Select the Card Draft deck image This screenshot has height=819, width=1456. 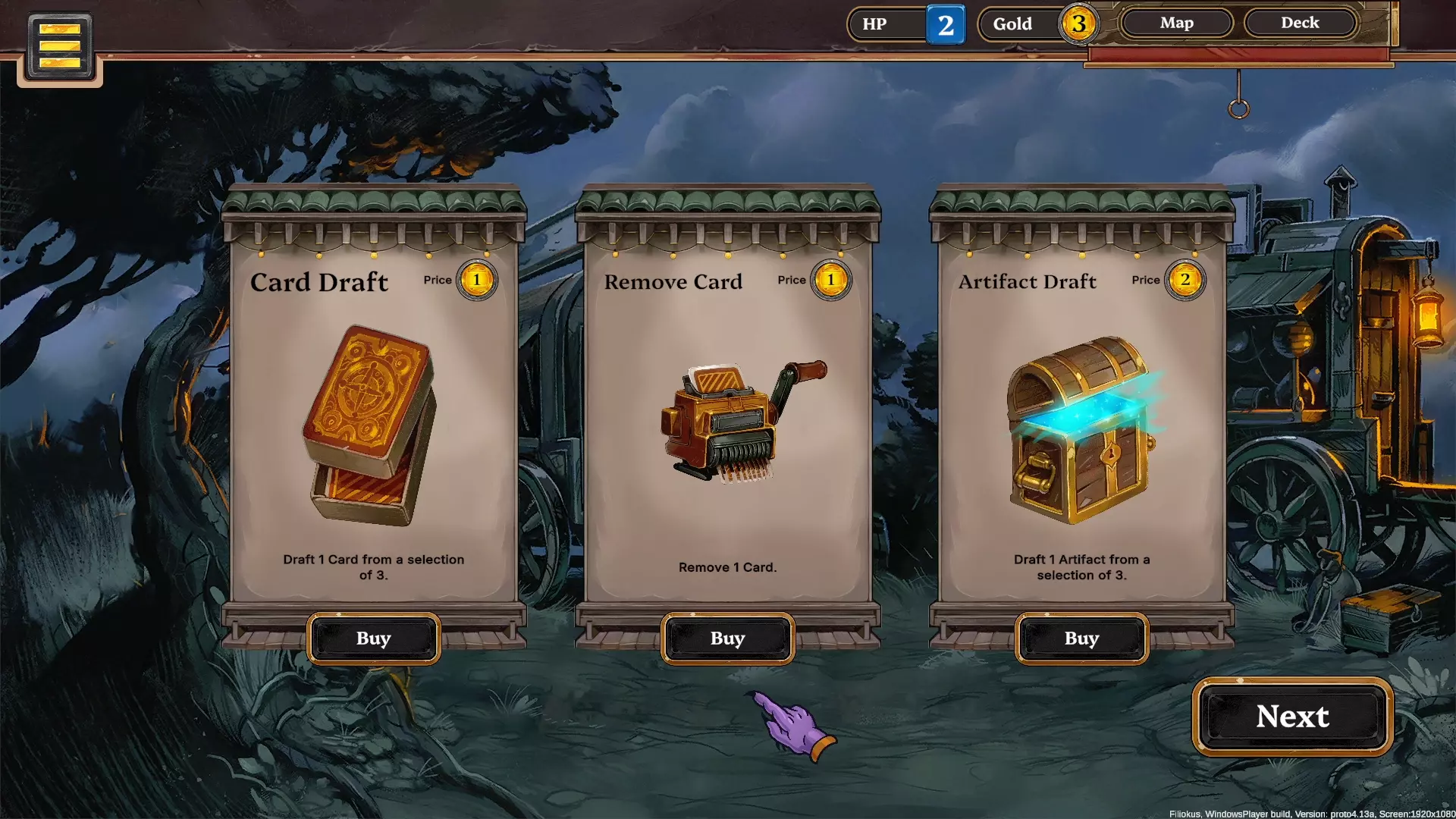pos(370,425)
